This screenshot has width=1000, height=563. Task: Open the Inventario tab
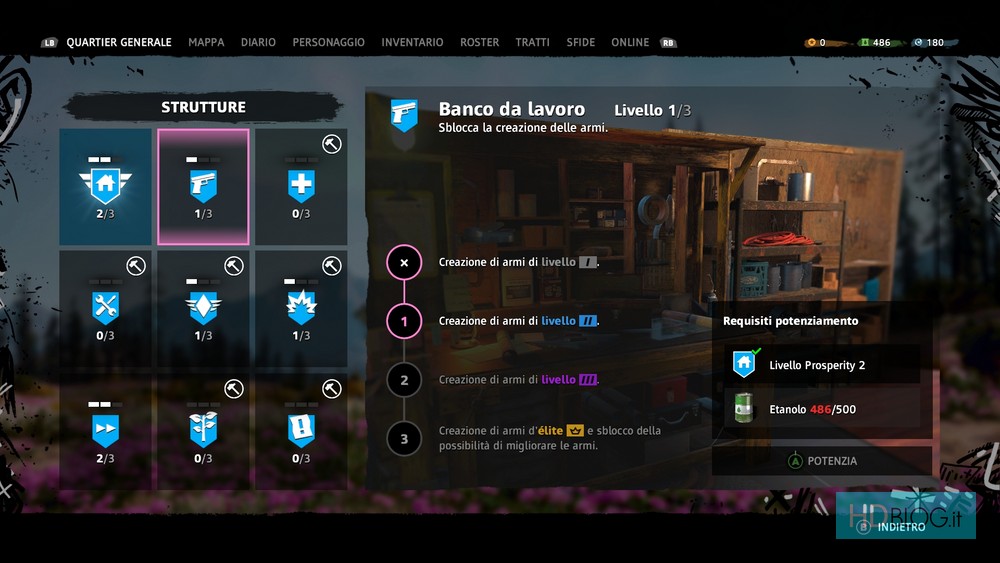412,43
